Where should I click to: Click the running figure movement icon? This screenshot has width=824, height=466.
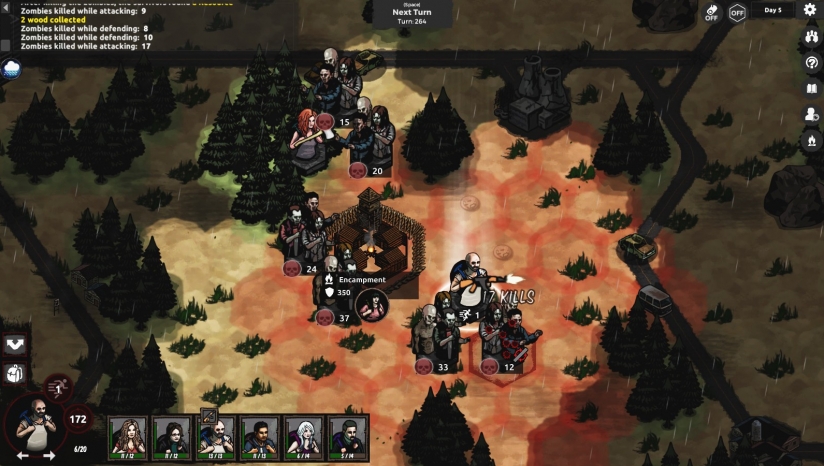tap(58, 387)
